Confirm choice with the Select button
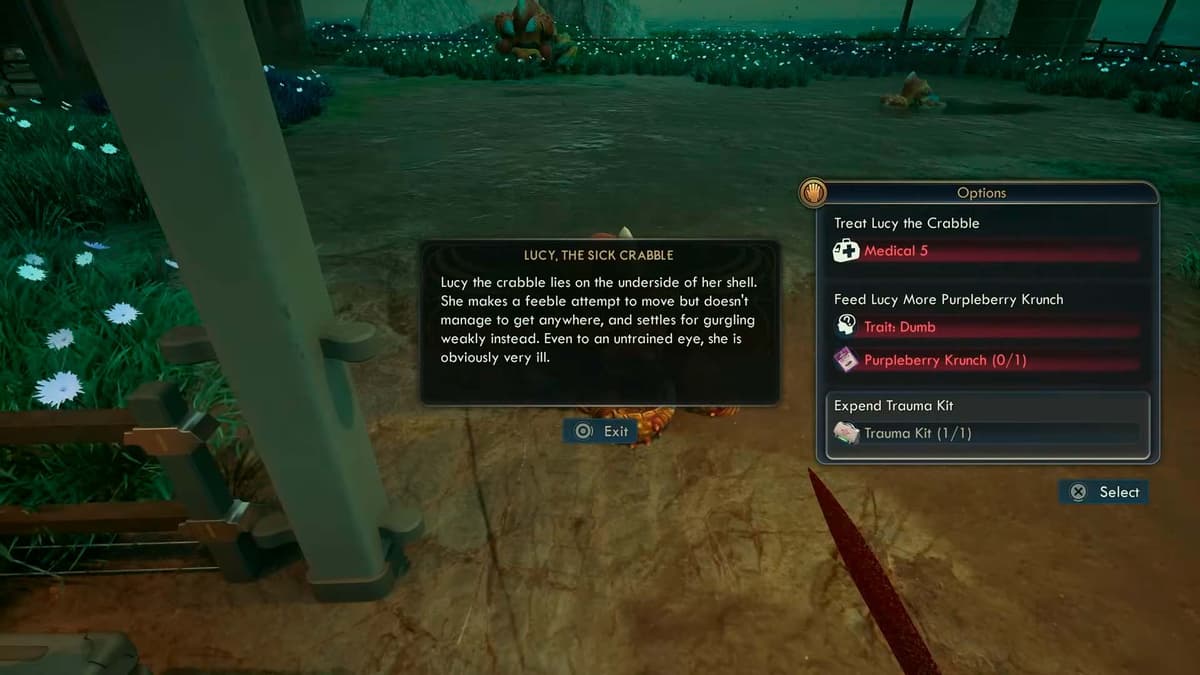 point(1105,492)
